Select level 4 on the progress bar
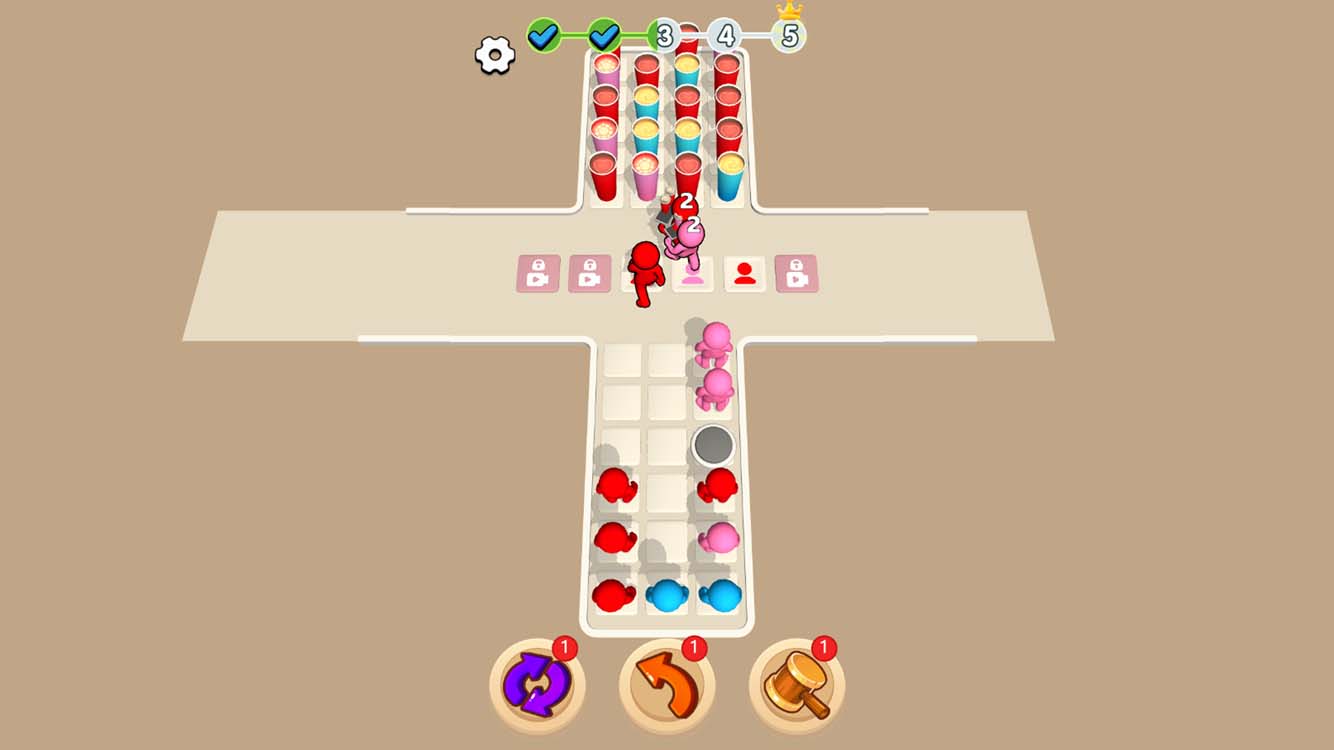The image size is (1334, 750). click(x=725, y=36)
